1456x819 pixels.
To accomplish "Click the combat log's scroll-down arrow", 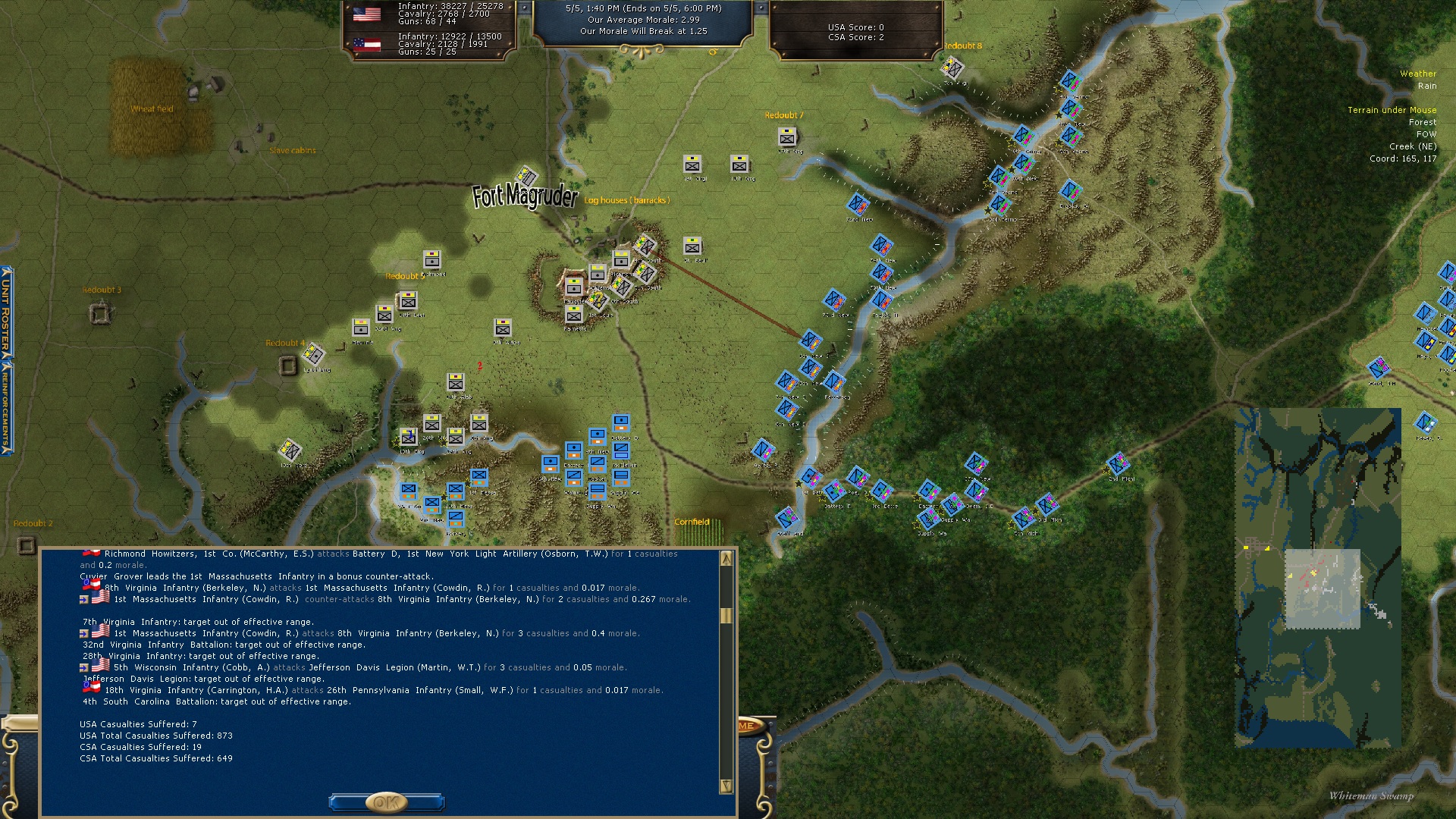I will [x=726, y=786].
